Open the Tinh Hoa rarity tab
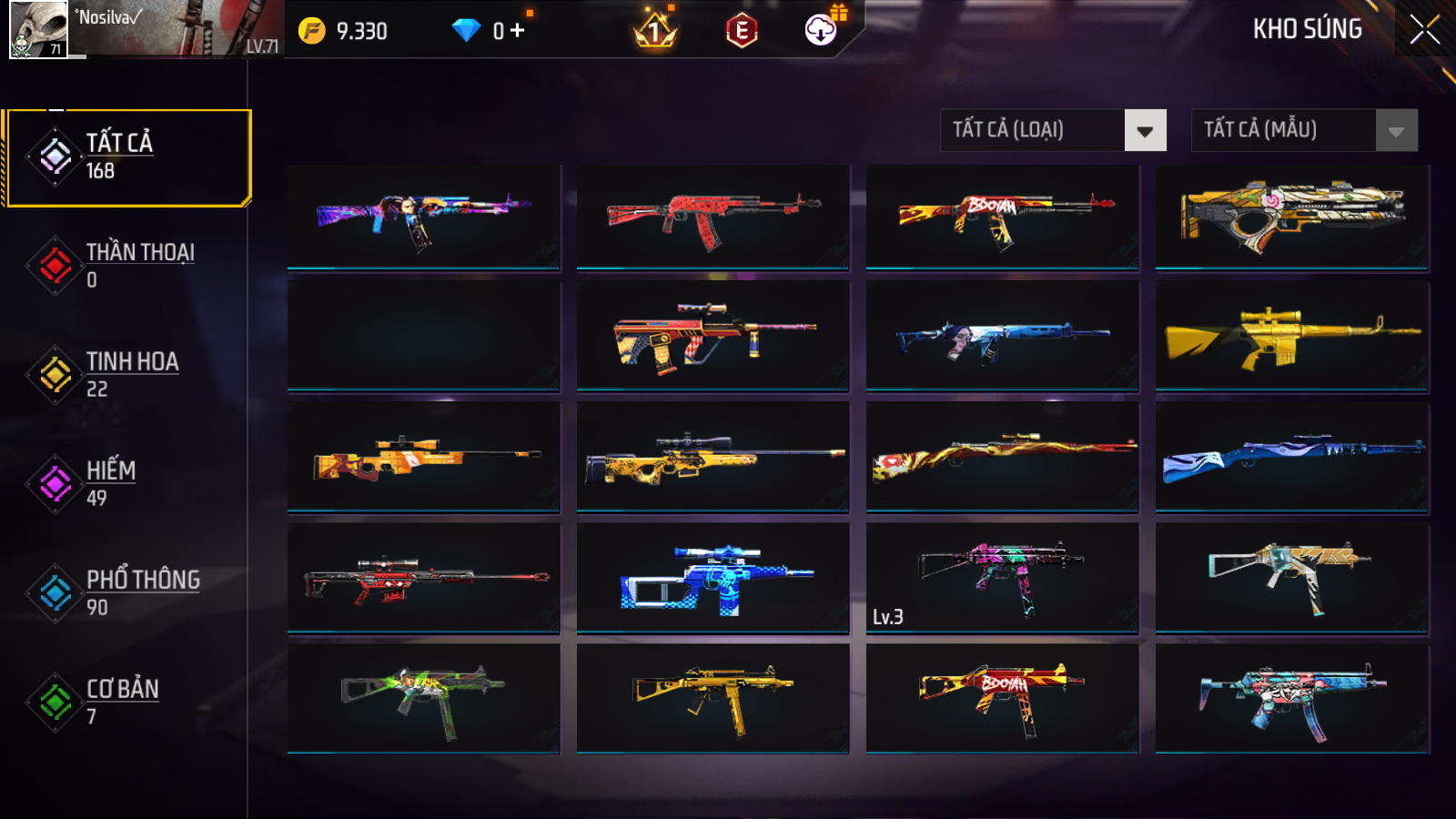Image resolution: width=1456 pixels, height=819 pixels. coord(127,374)
